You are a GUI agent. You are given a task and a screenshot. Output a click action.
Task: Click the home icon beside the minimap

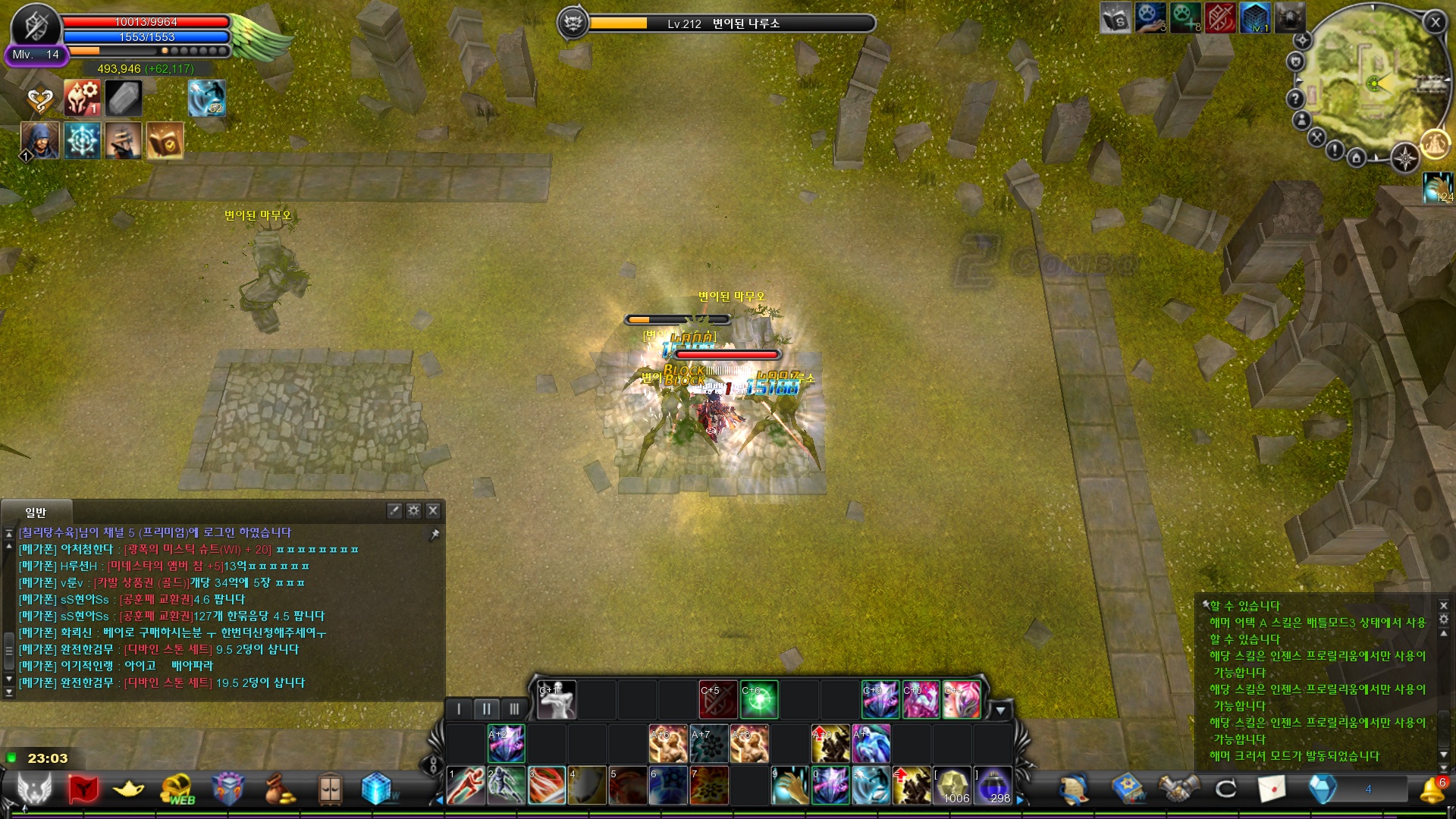(x=1357, y=158)
